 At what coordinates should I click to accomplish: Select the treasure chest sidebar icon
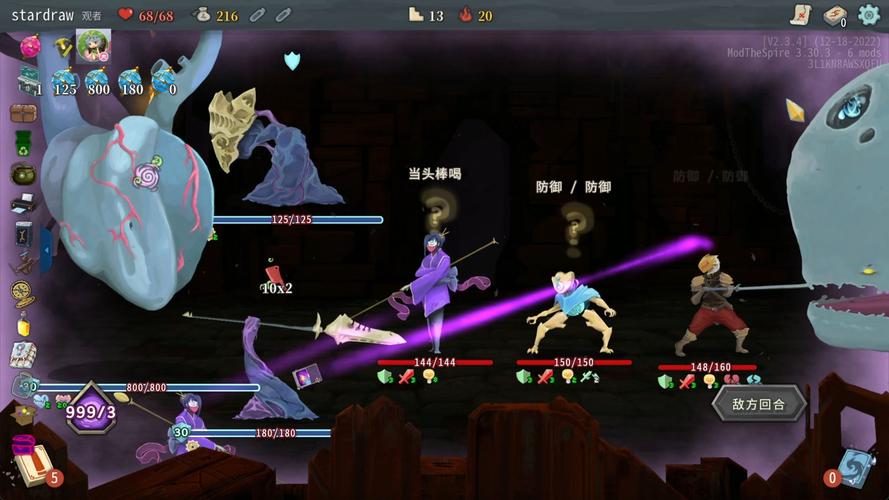tap(23, 113)
